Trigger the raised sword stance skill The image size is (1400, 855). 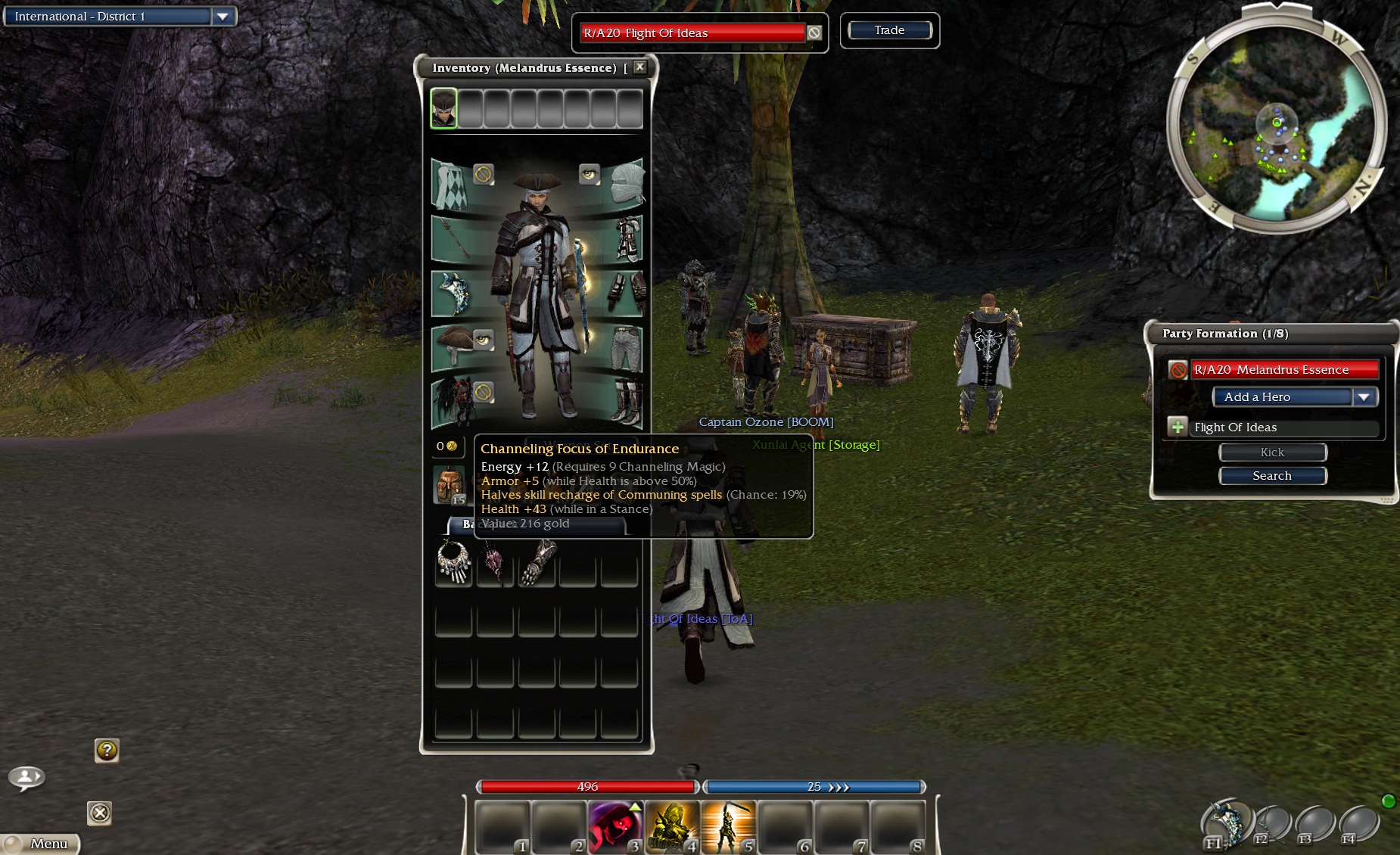click(727, 825)
